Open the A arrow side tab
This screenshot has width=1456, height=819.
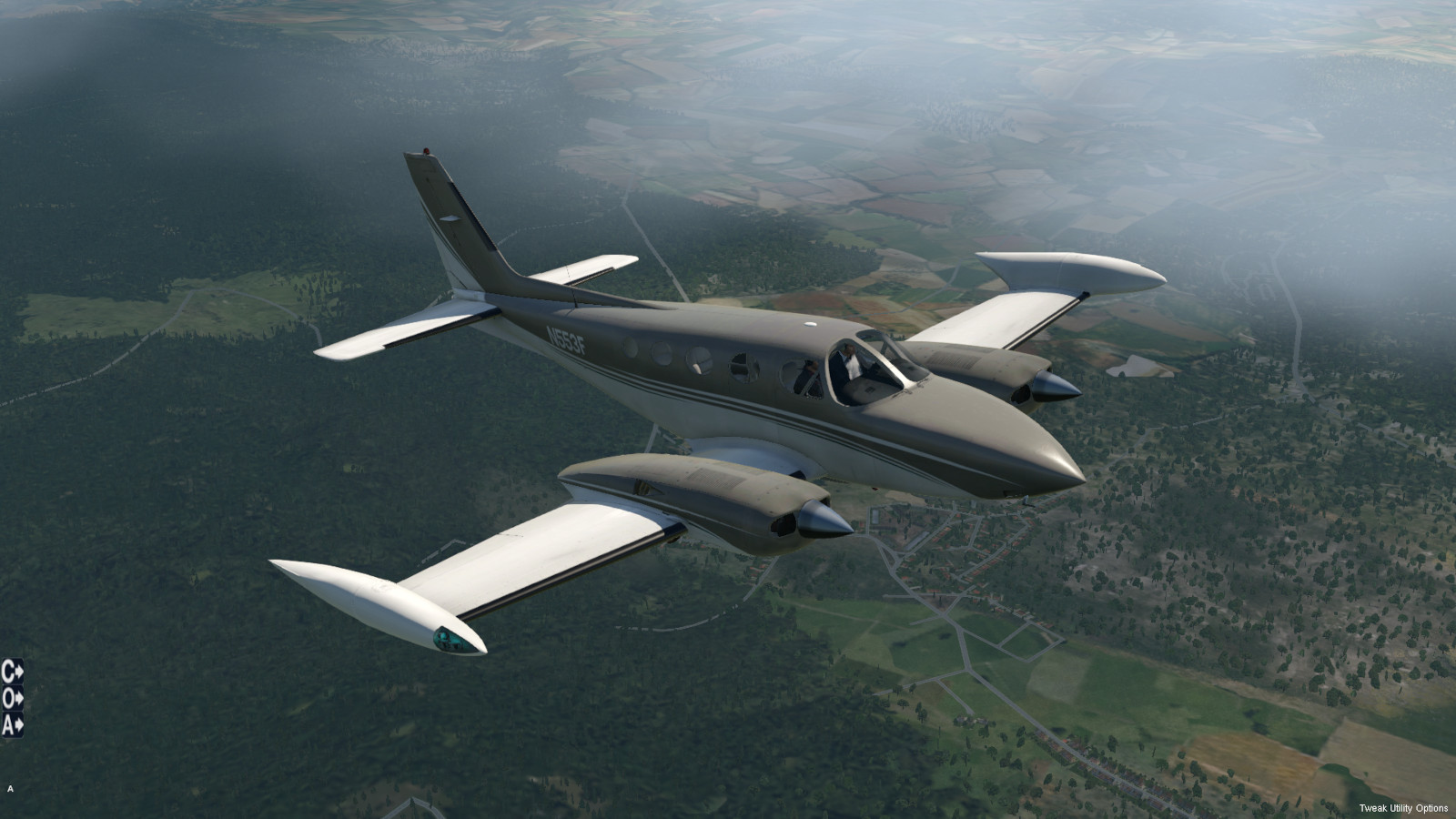pyautogui.click(x=12, y=724)
